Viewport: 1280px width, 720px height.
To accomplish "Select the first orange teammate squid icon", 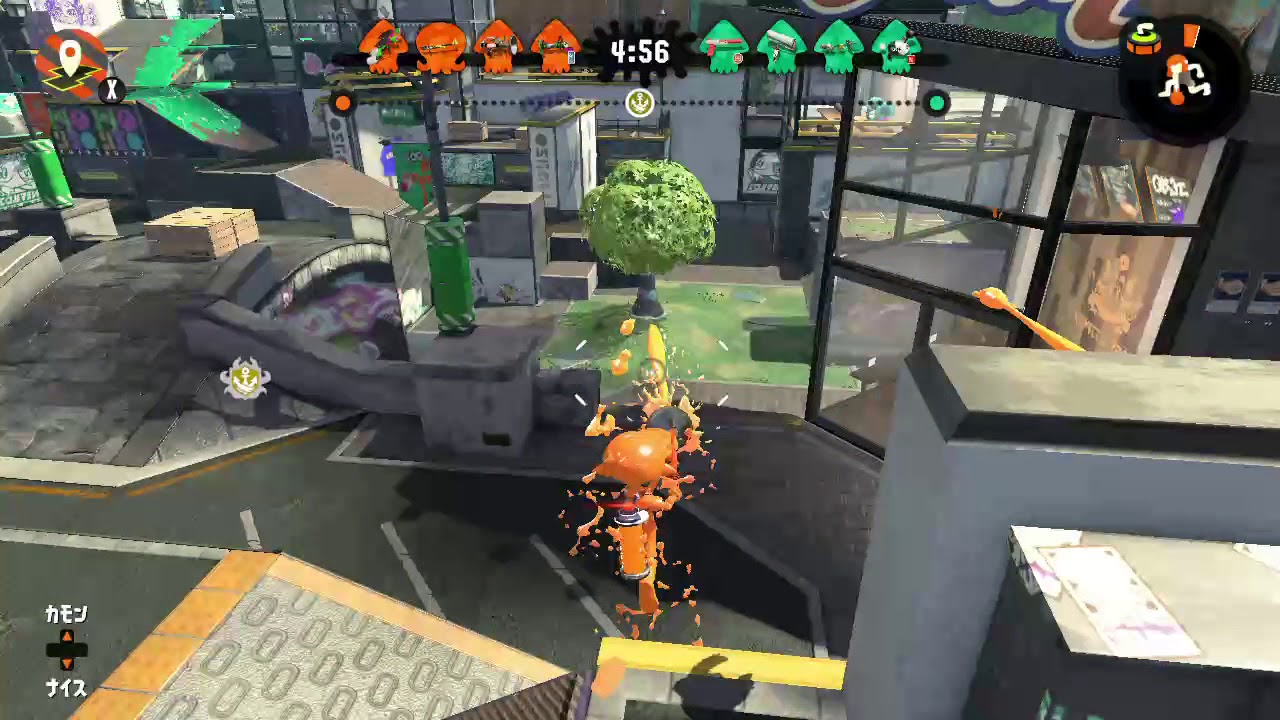I will tap(385, 45).
